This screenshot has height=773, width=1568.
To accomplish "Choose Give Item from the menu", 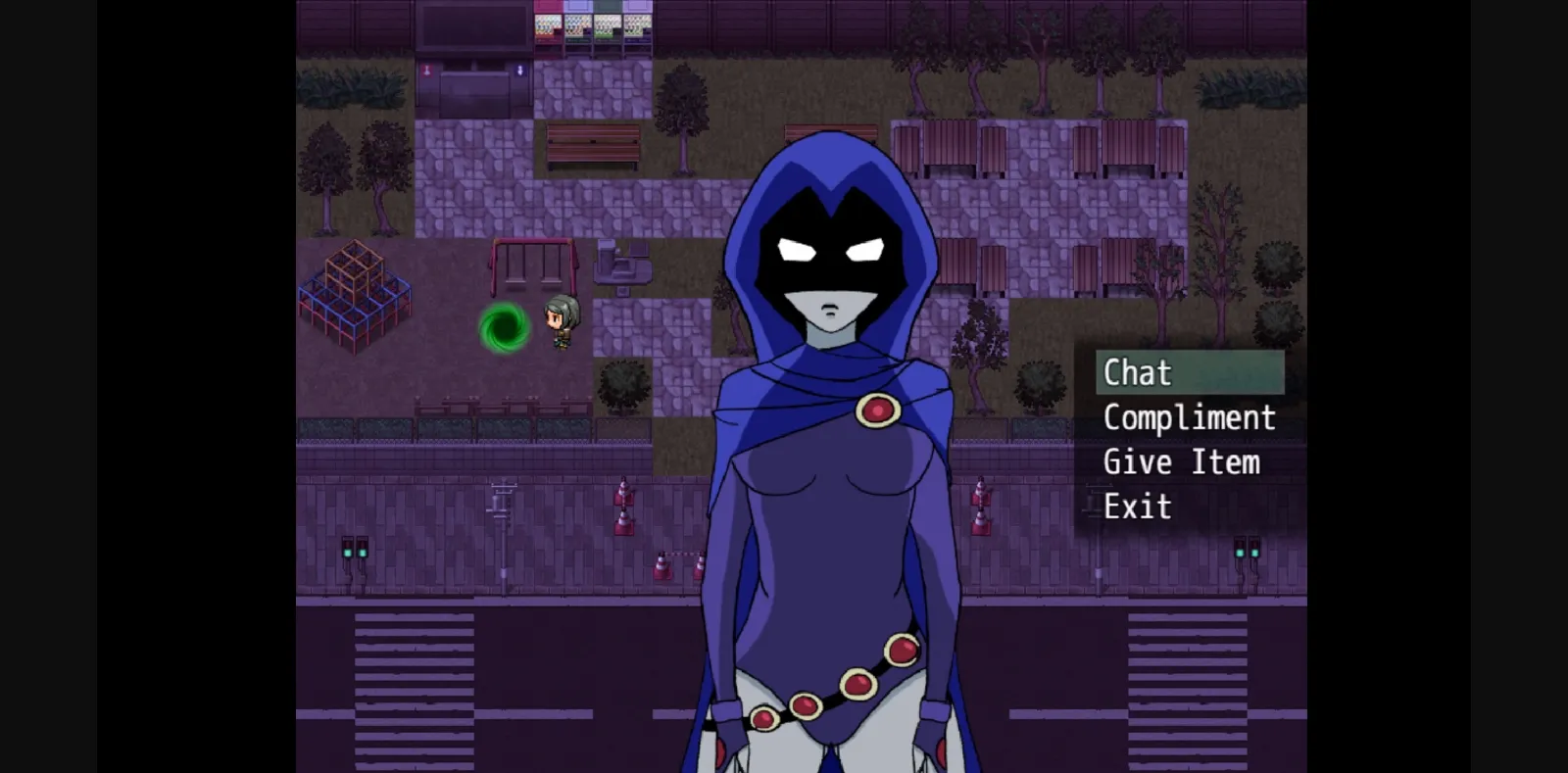I will [x=1181, y=462].
